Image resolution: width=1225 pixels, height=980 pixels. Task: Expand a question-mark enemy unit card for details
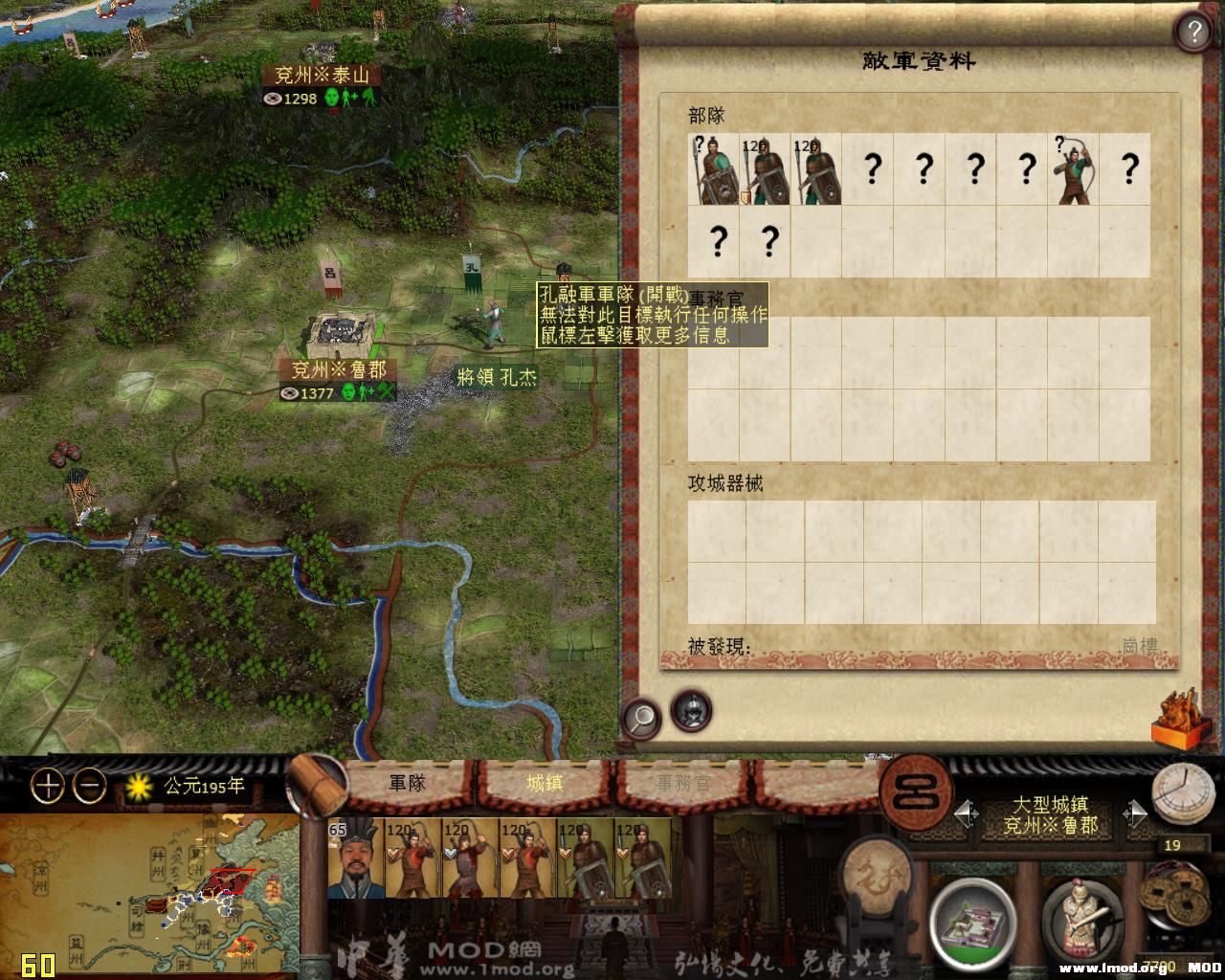coord(872,170)
